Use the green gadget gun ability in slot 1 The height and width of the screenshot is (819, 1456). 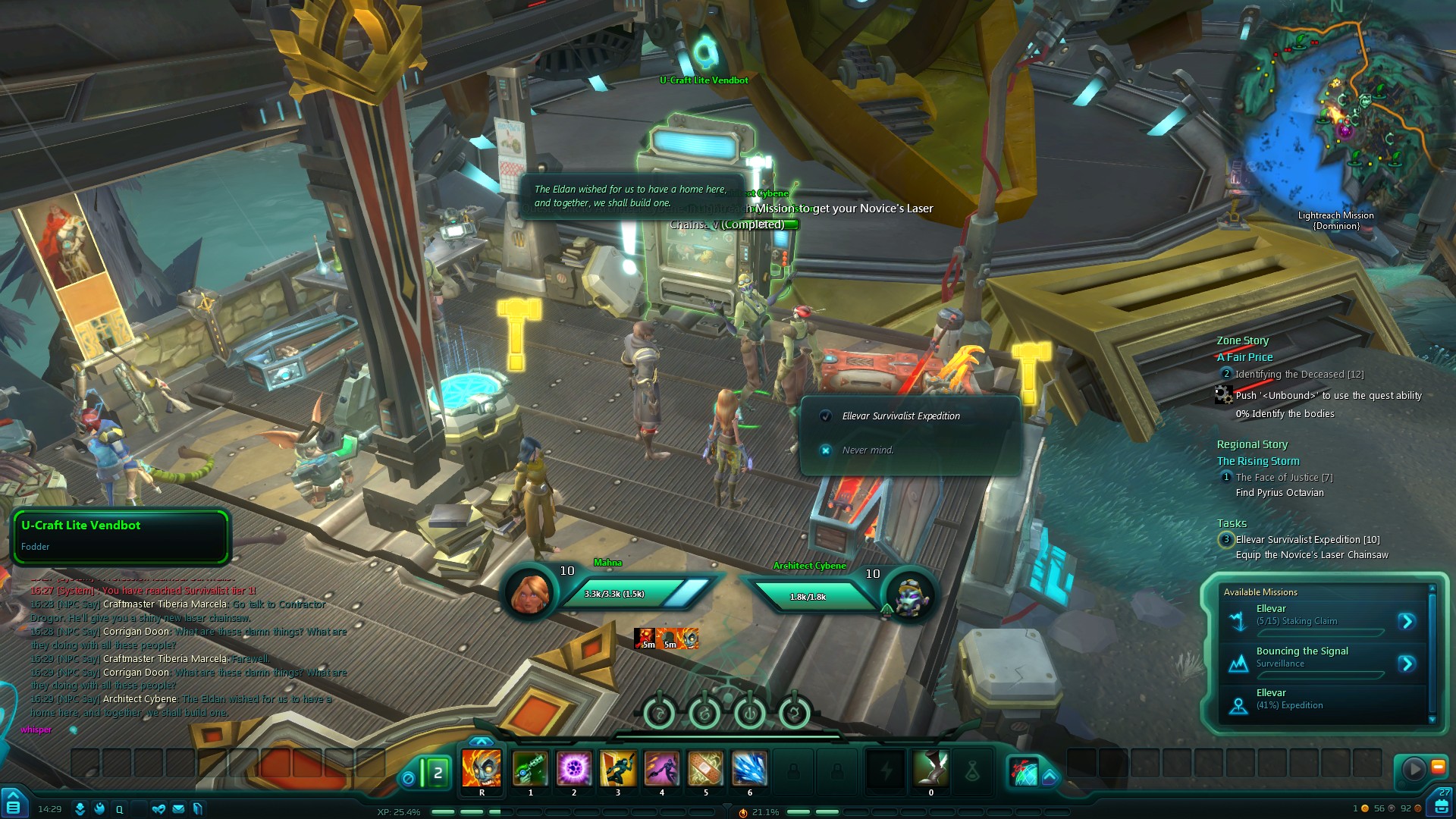(x=530, y=769)
